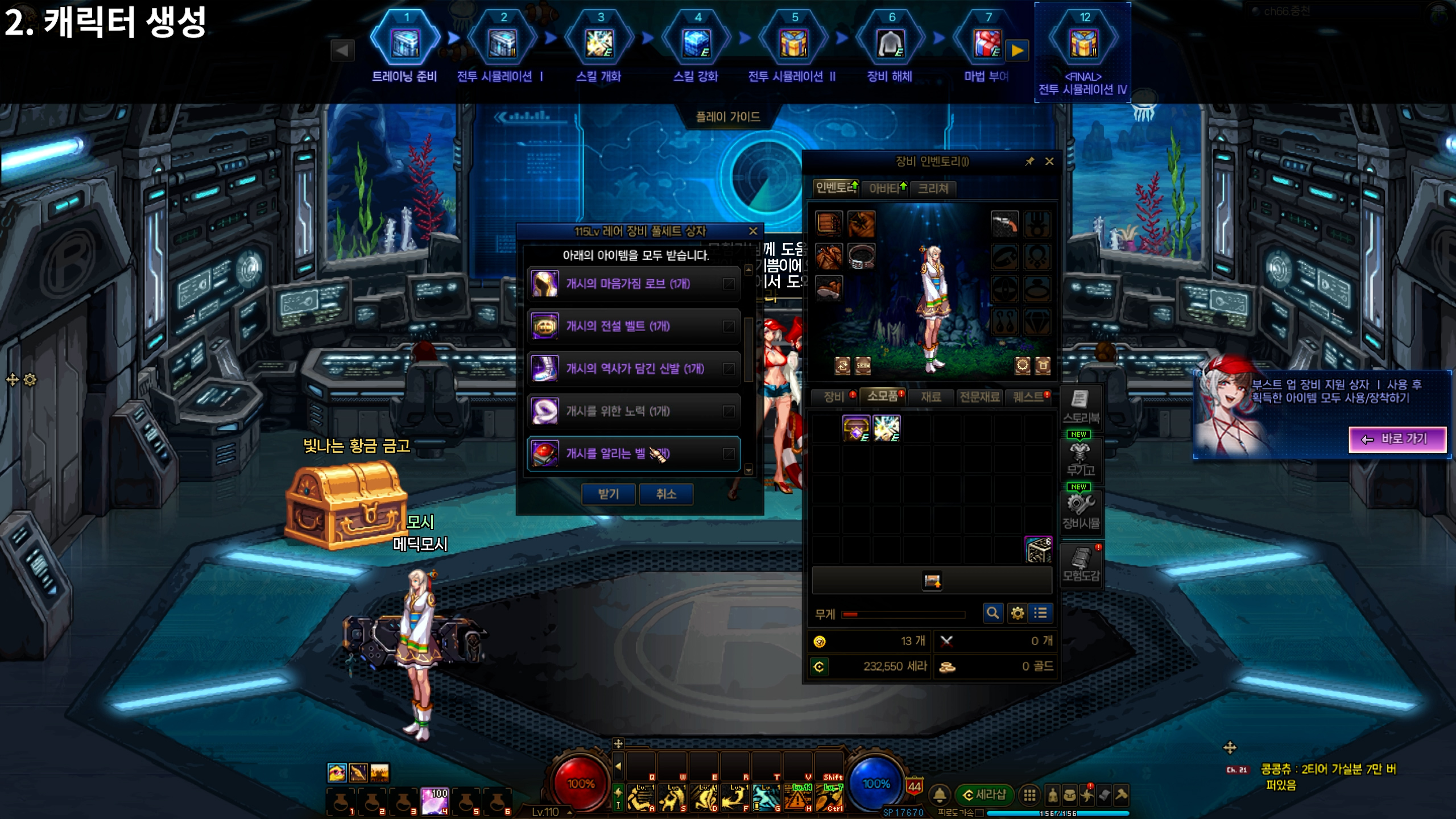
Task: Cancel the box with 취소
Action: pyautogui.click(x=666, y=494)
